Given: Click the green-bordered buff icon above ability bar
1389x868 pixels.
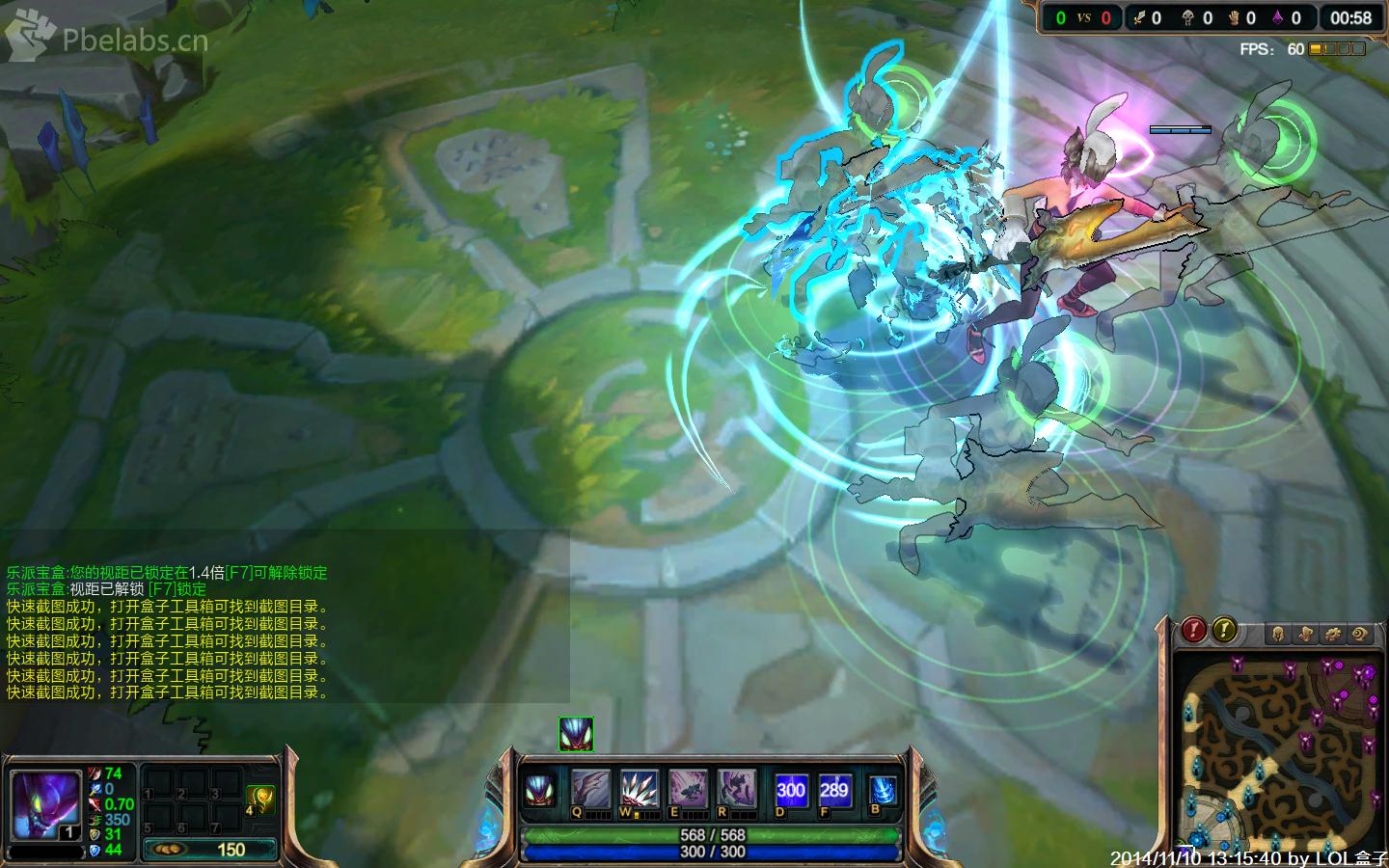Looking at the screenshot, I should tap(576, 735).
